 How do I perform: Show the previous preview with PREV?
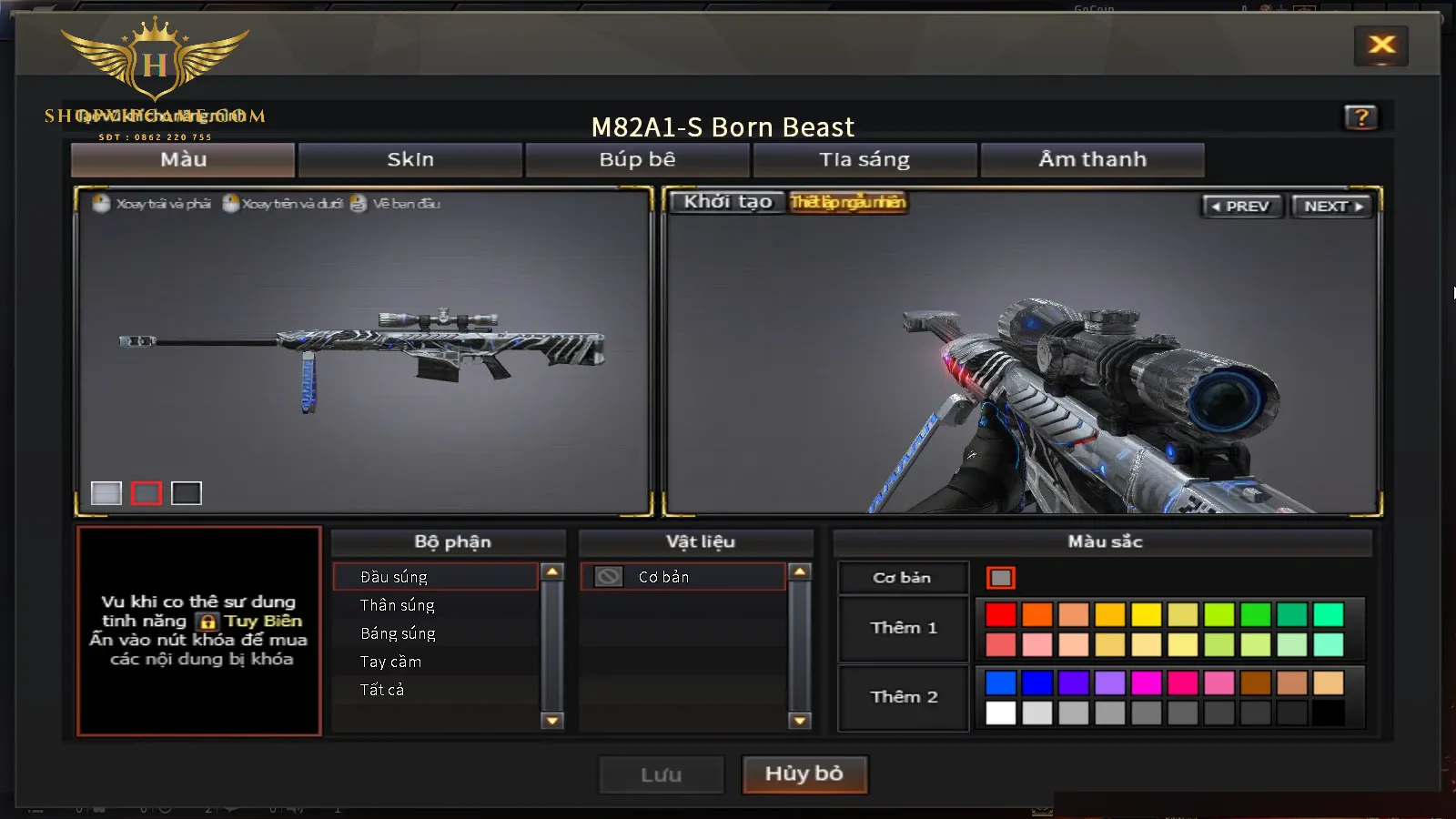[1241, 207]
